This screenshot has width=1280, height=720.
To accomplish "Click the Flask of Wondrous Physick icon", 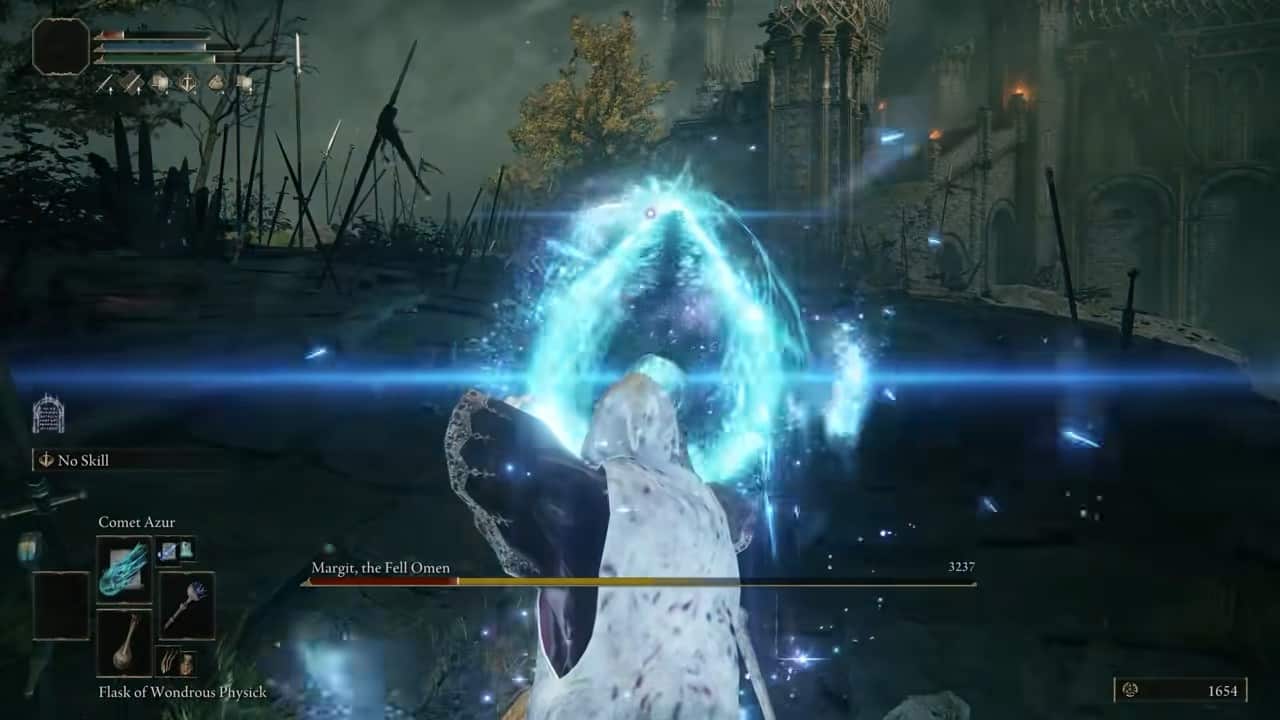I will click(125, 645).
